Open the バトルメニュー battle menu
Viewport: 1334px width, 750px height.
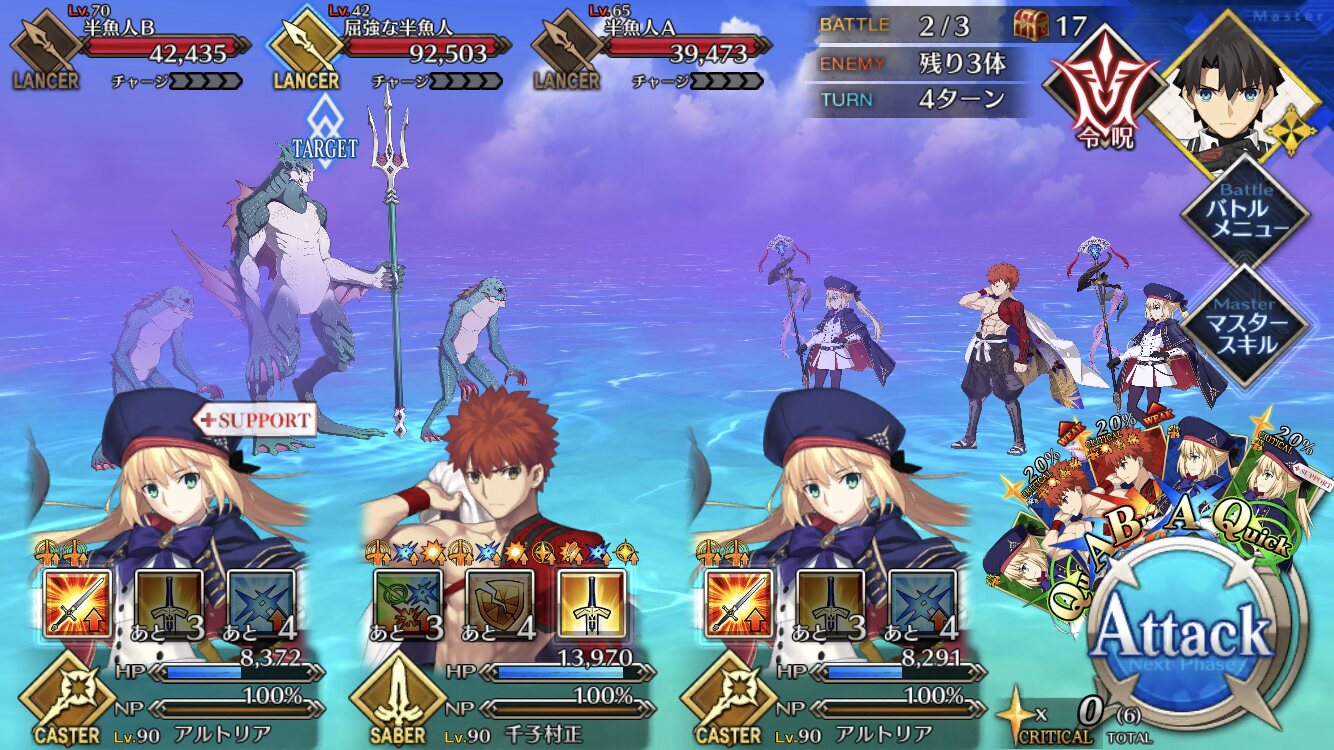pos(1246,210)
